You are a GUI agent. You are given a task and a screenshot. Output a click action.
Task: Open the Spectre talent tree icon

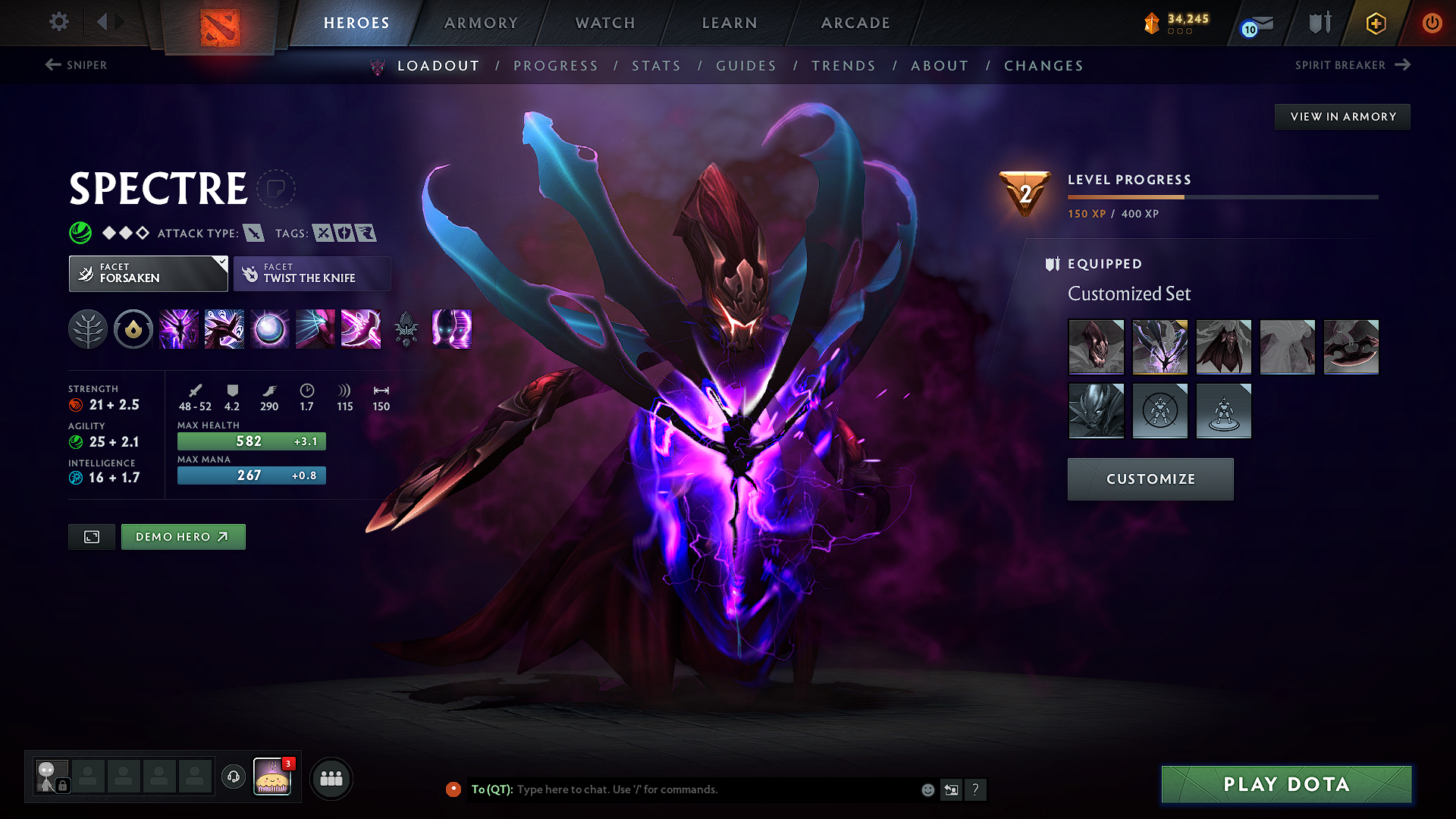point(88,329)
